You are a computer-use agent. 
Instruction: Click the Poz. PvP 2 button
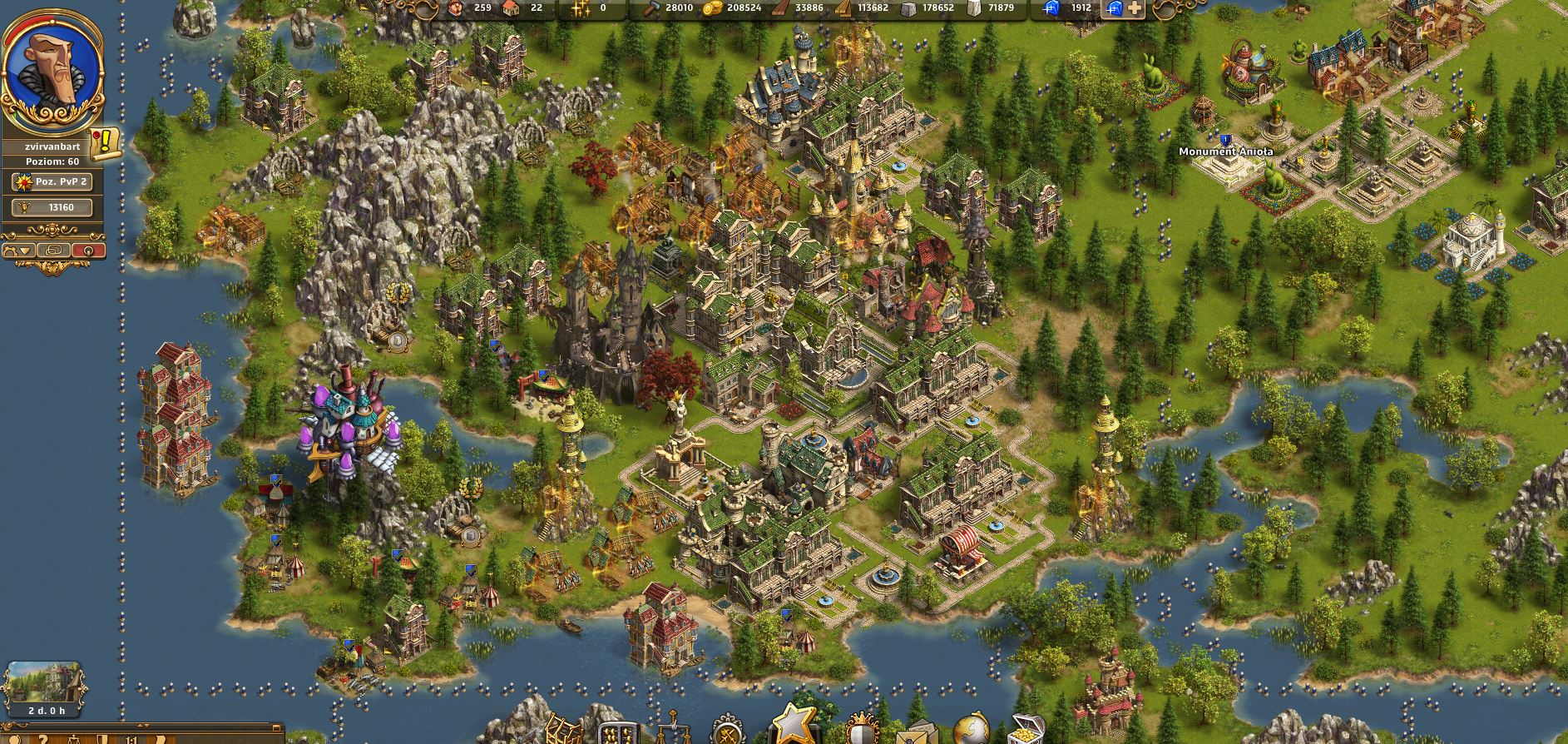click(53, 181)
